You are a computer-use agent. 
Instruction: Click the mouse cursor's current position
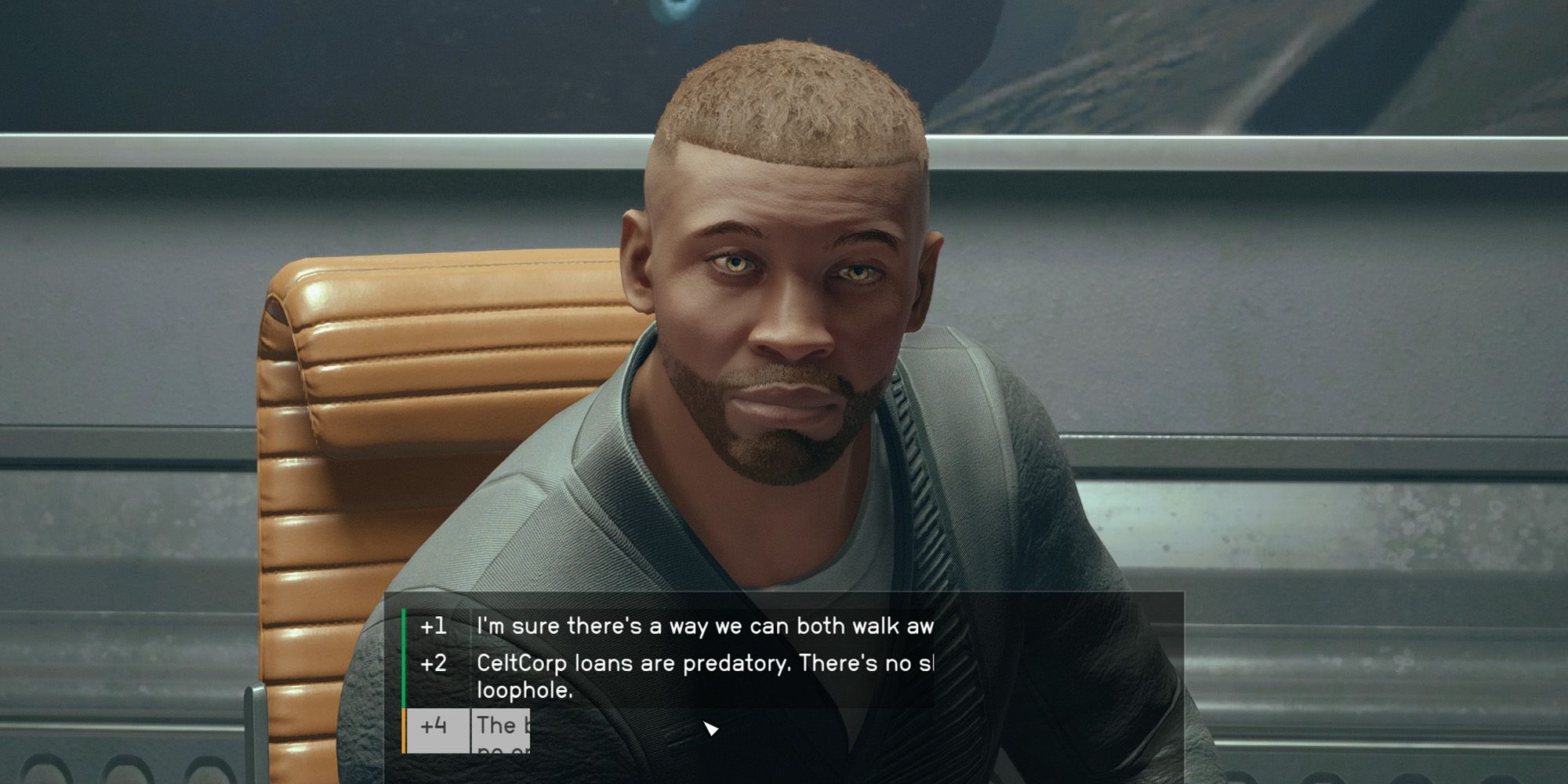click(711, 729)
